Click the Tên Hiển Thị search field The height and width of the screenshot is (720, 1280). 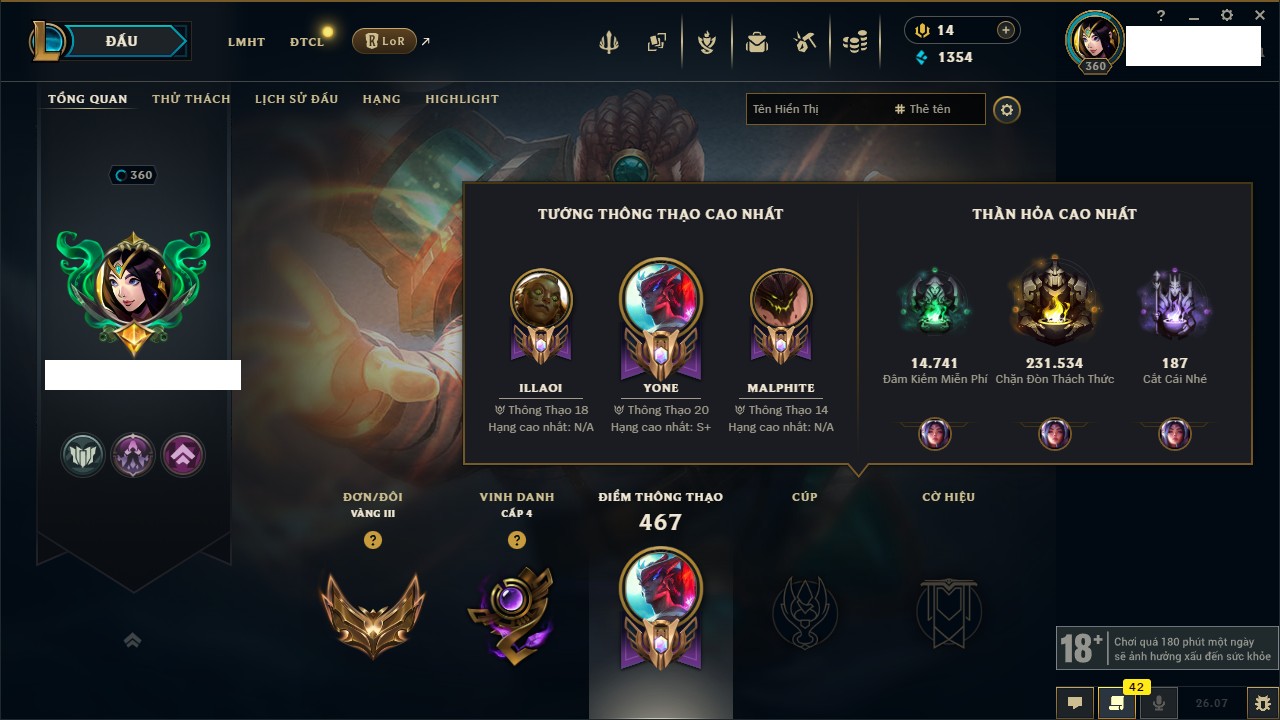point(815,109)
